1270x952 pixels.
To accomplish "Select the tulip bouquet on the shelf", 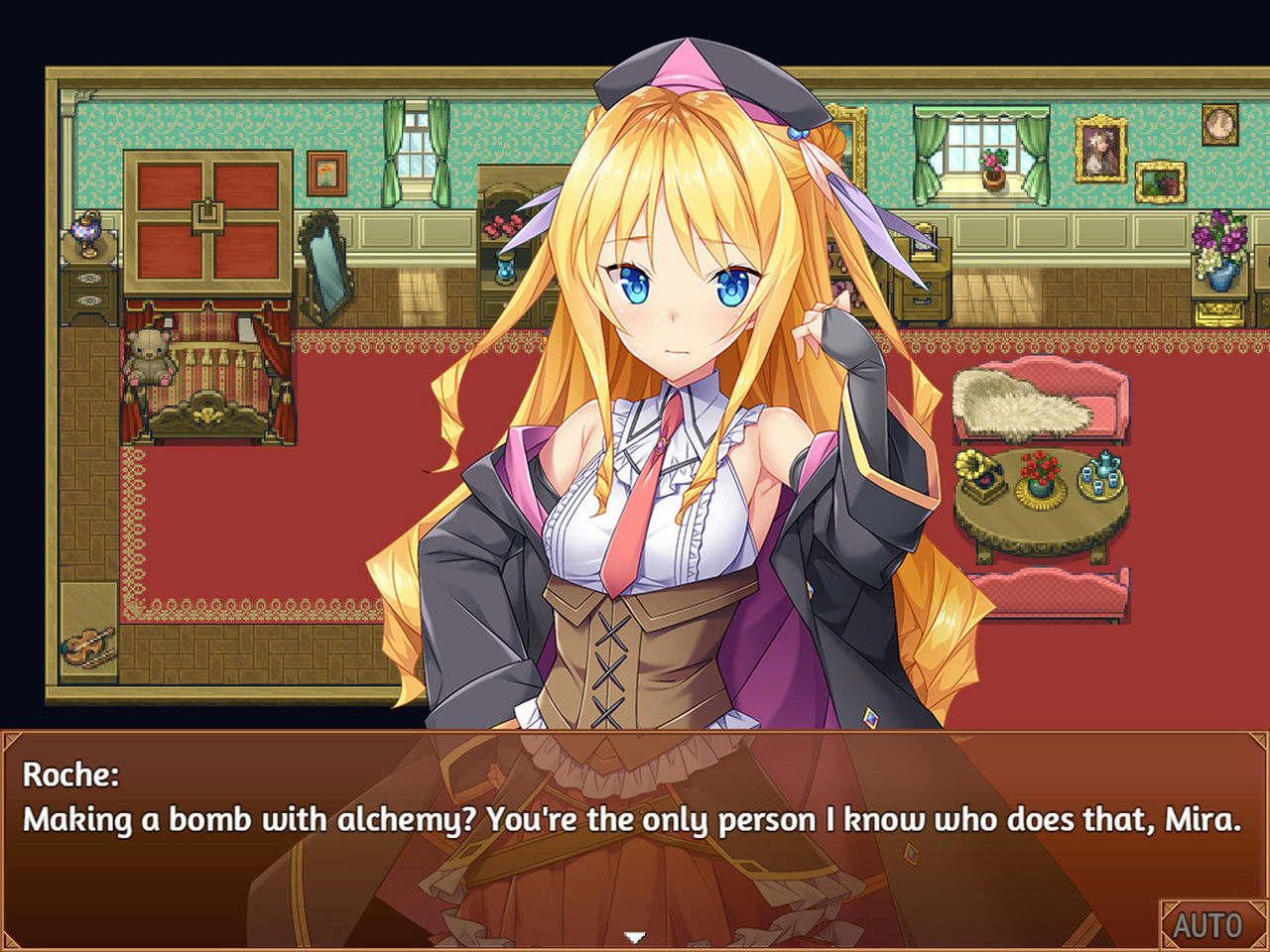I will 1218,236.
